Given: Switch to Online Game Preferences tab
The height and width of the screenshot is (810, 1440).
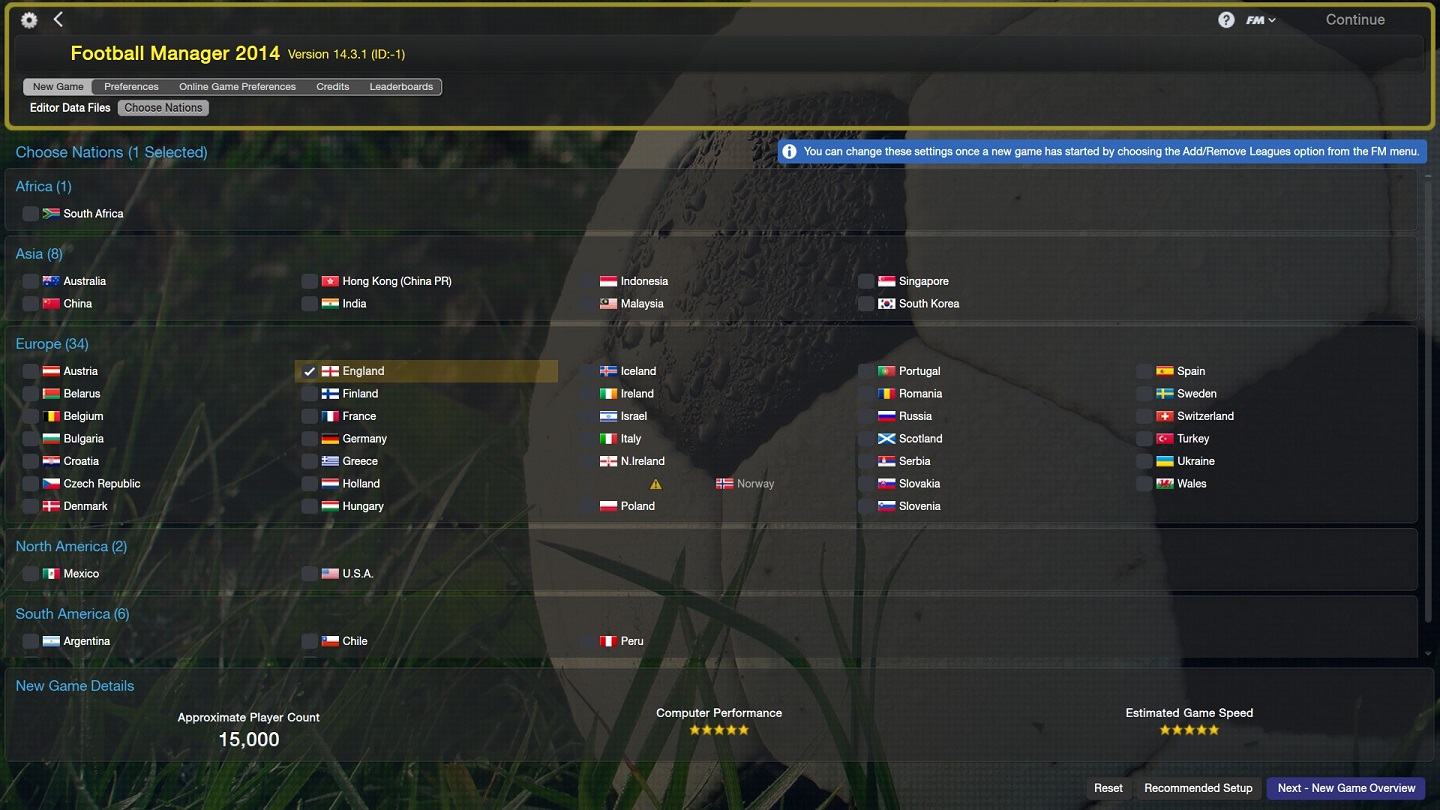Looking at the screenshot, I should [237, 87].
